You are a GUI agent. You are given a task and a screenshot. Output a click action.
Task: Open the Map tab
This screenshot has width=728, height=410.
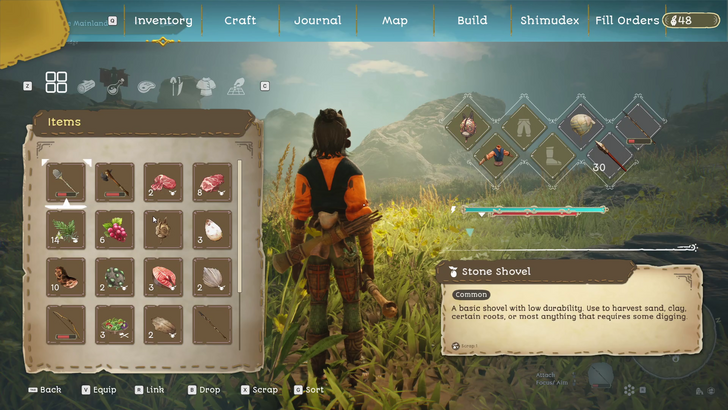pos(395,20)
